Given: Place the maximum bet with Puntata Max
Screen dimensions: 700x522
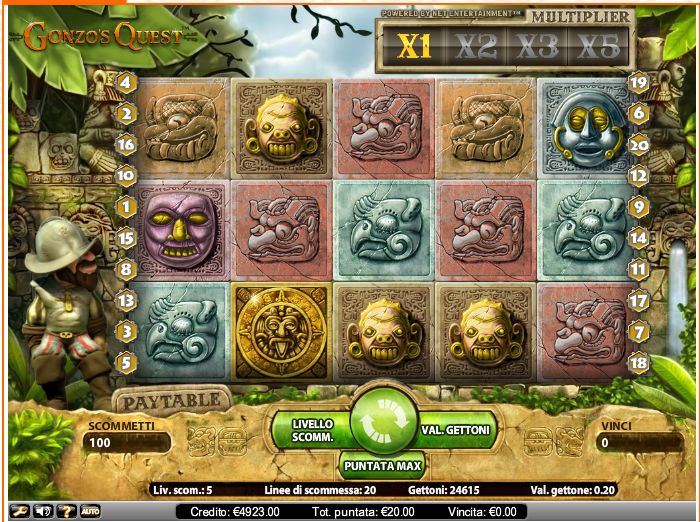Looking at the screenshot, I should (383, 466).
